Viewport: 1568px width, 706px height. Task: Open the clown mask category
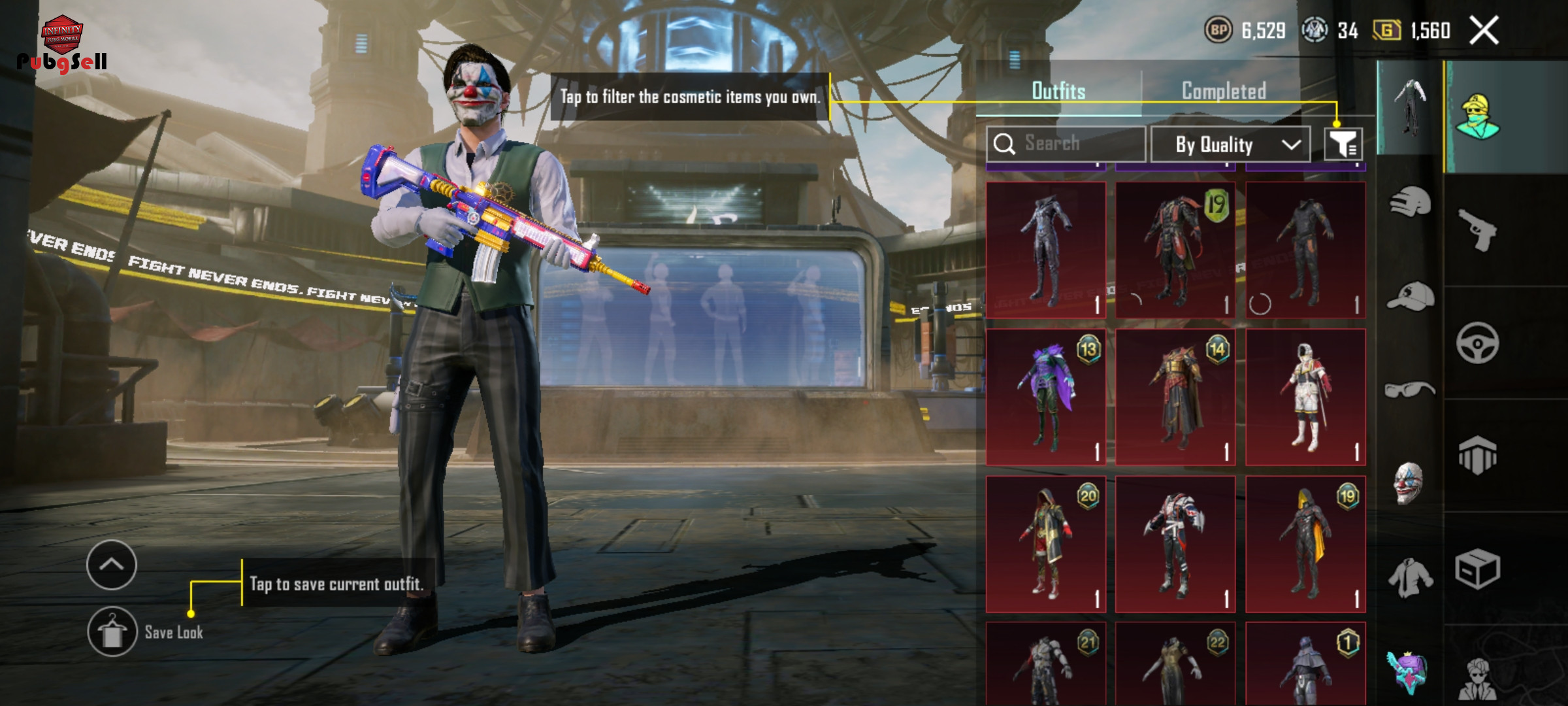[1409, 482]
